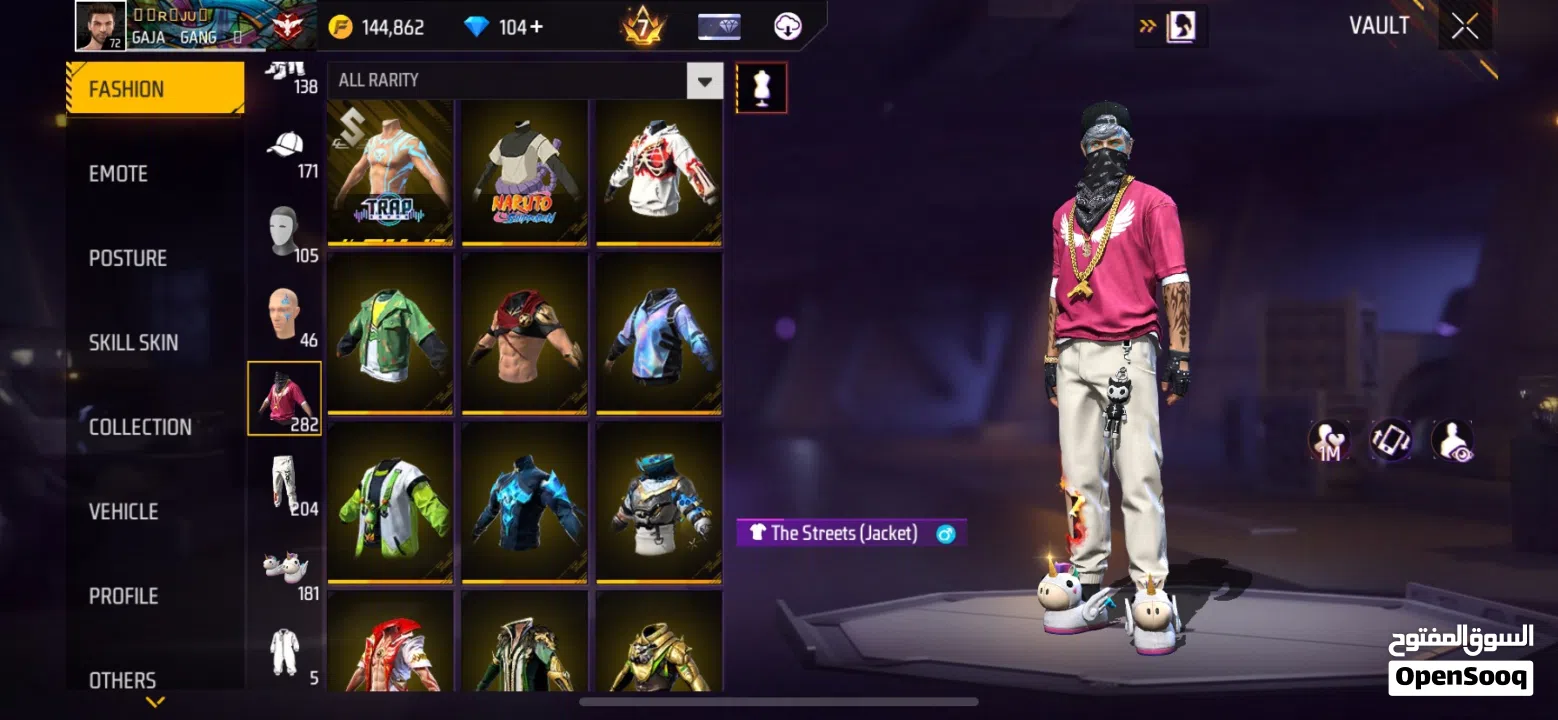Toggle the mannequin preview beside the rarity filter

(x=762, y=88)
